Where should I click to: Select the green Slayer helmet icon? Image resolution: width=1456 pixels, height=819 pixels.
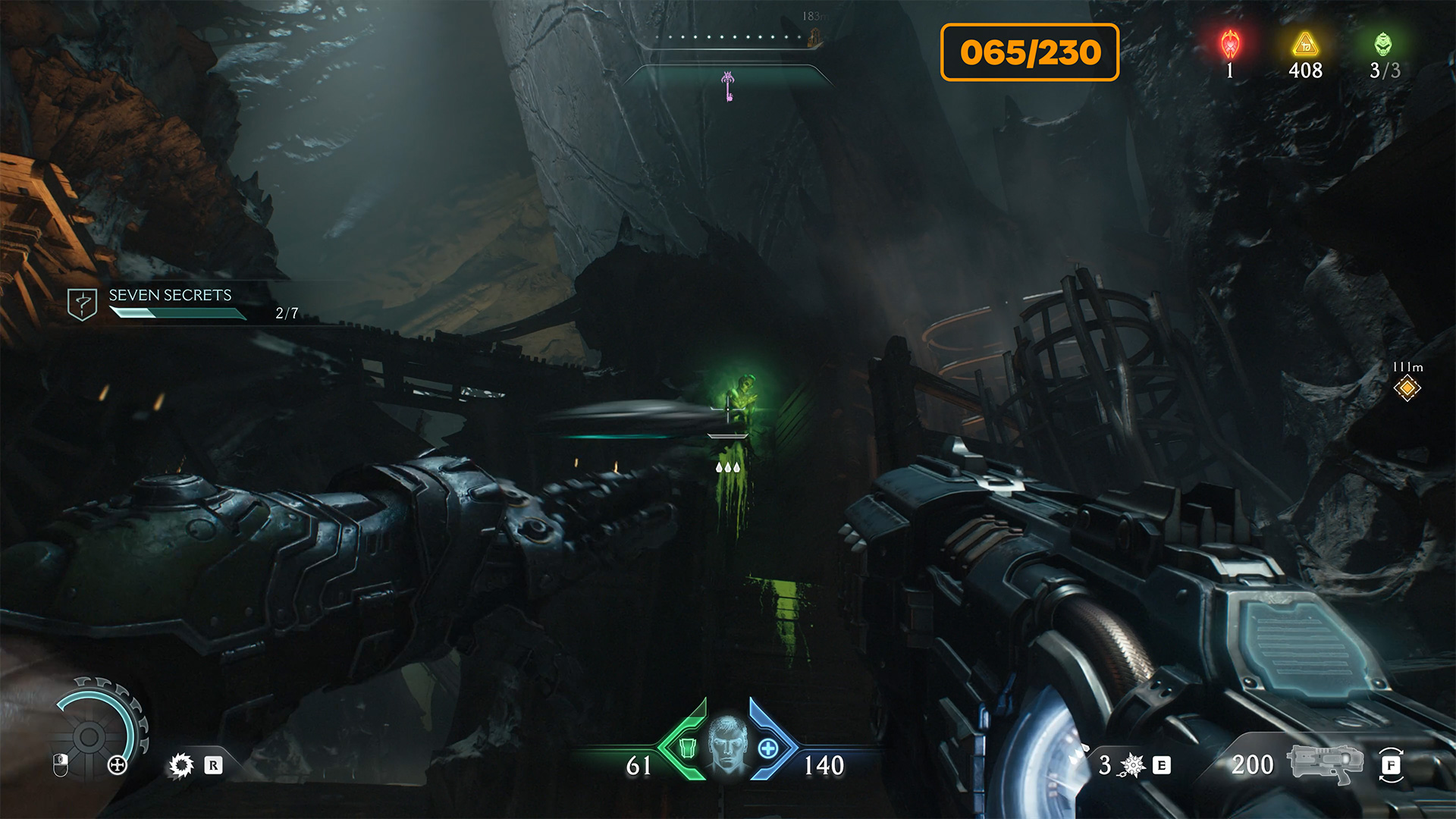click(x=1383, y=44)
